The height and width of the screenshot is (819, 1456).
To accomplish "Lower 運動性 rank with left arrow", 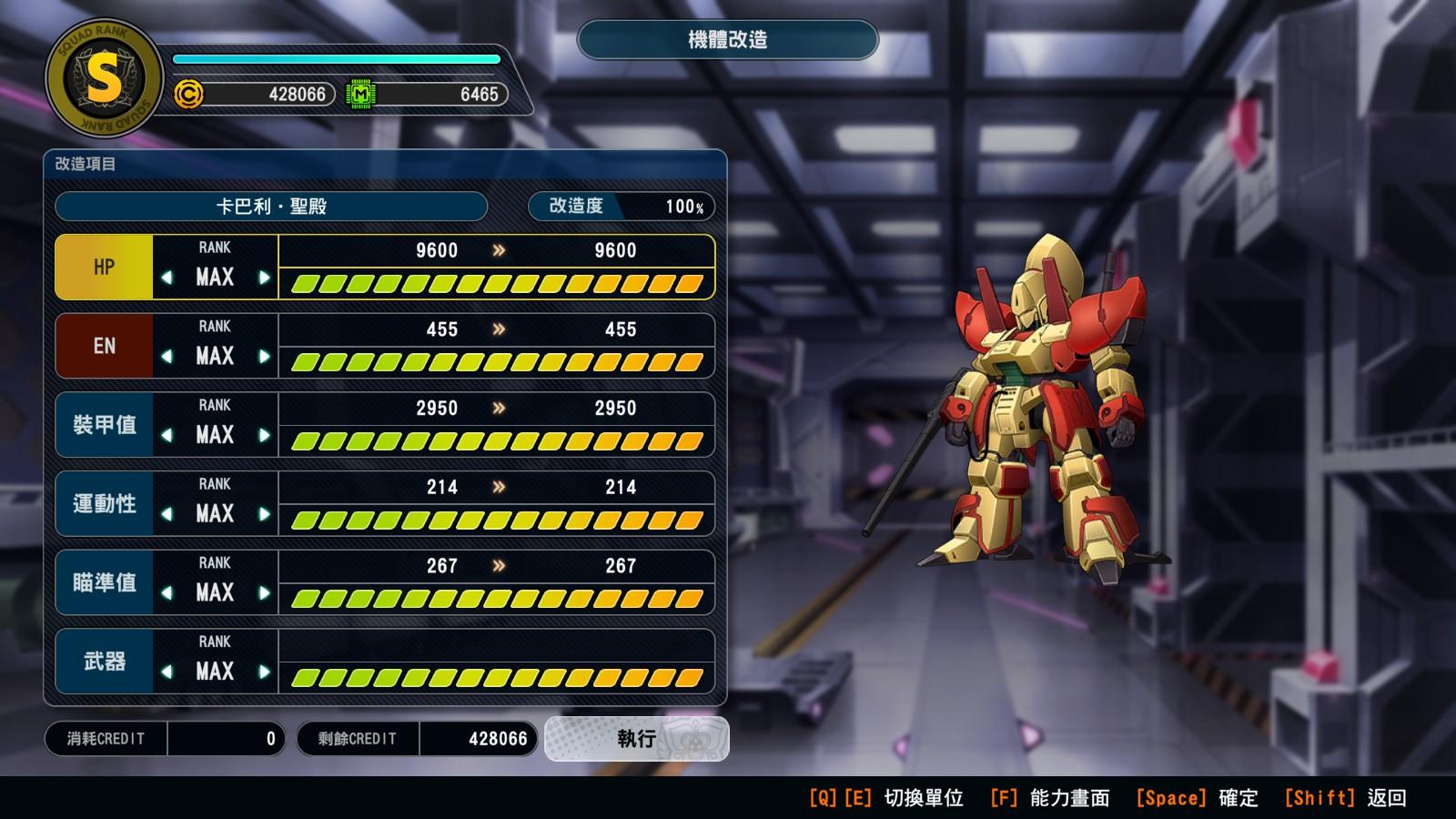I will (x=167, y=514).
